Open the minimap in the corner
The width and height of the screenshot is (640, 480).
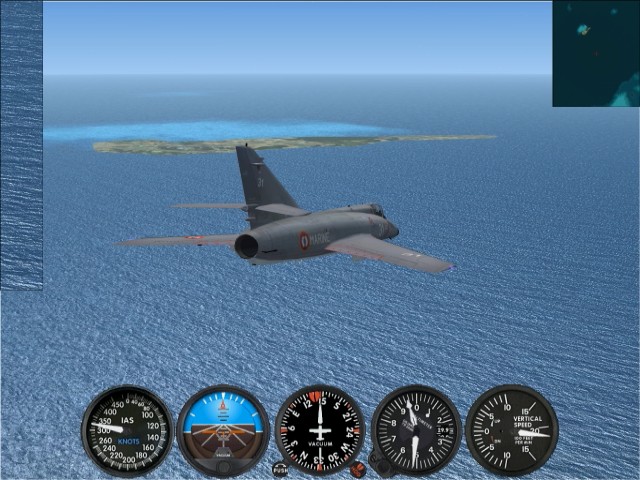596,53
